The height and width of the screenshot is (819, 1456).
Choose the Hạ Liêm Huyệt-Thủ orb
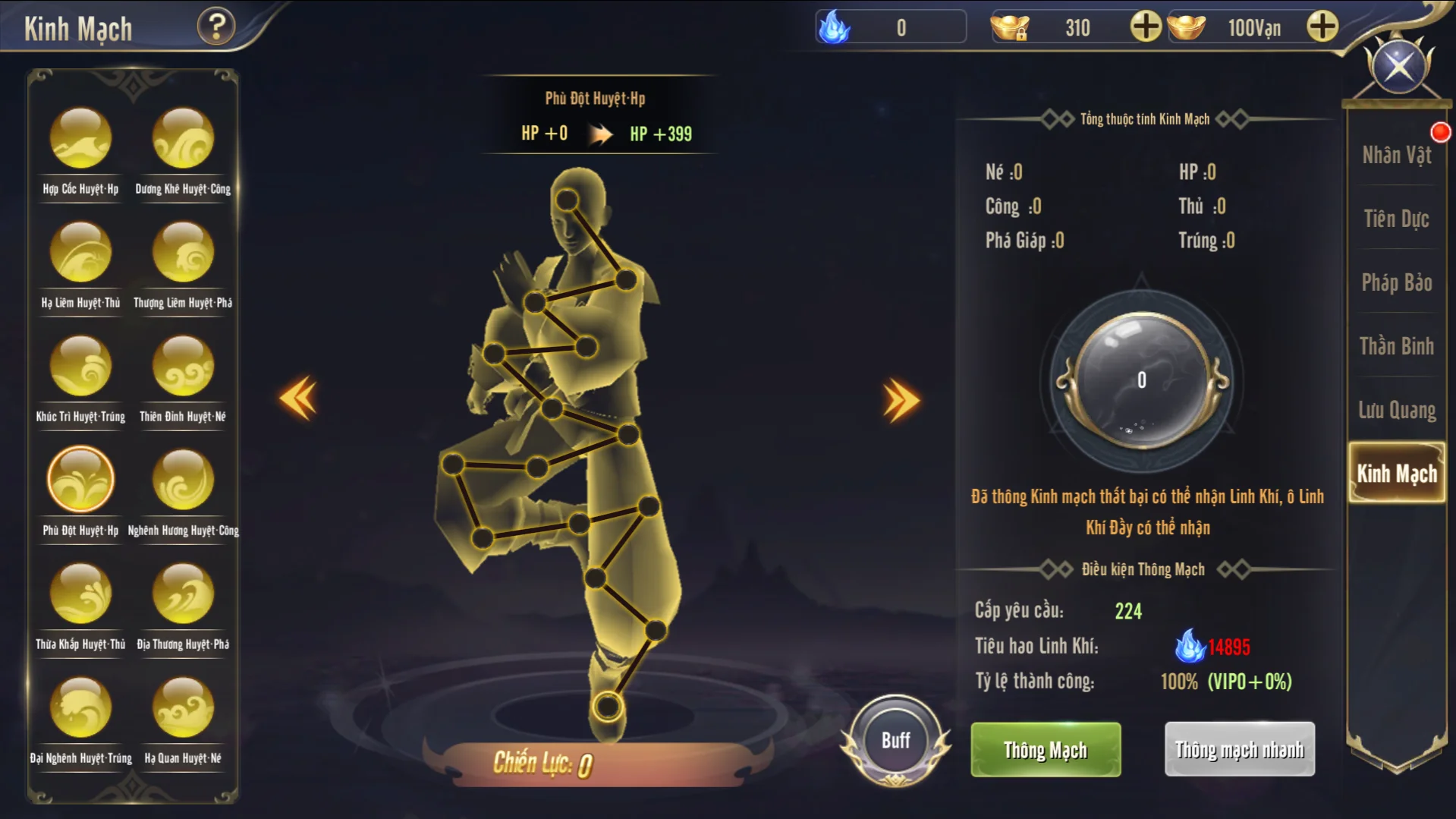point(80,252)
